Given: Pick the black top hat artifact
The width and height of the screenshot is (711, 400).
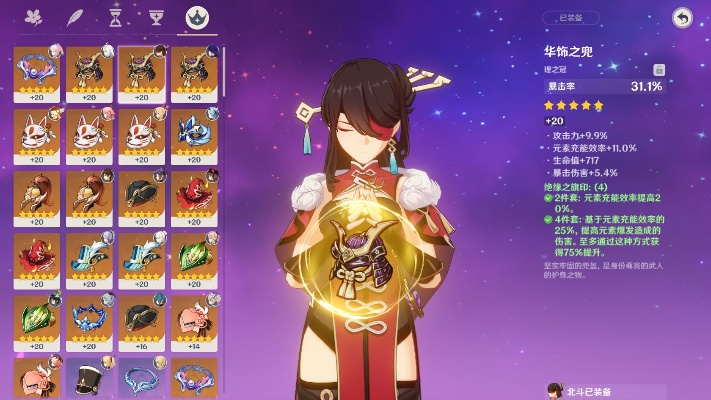Looking at the screenshot, I should 89,378.
